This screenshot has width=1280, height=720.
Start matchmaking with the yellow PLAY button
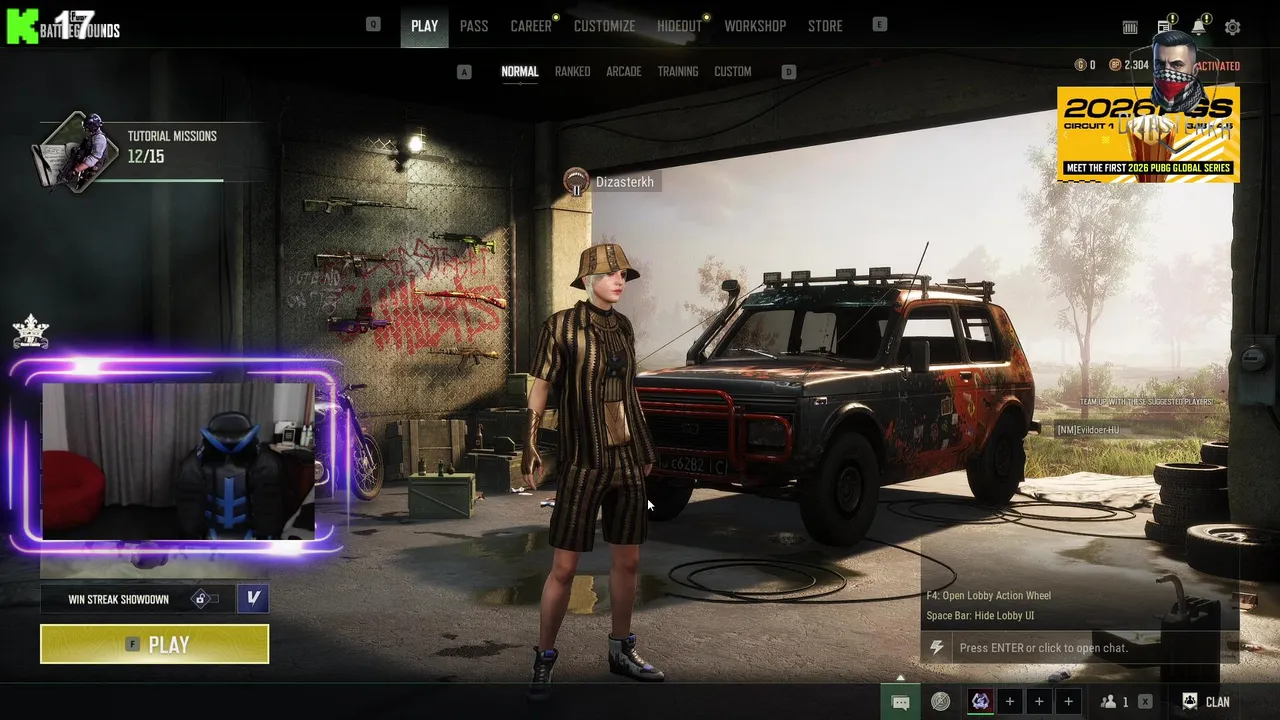tap(154, 644)
